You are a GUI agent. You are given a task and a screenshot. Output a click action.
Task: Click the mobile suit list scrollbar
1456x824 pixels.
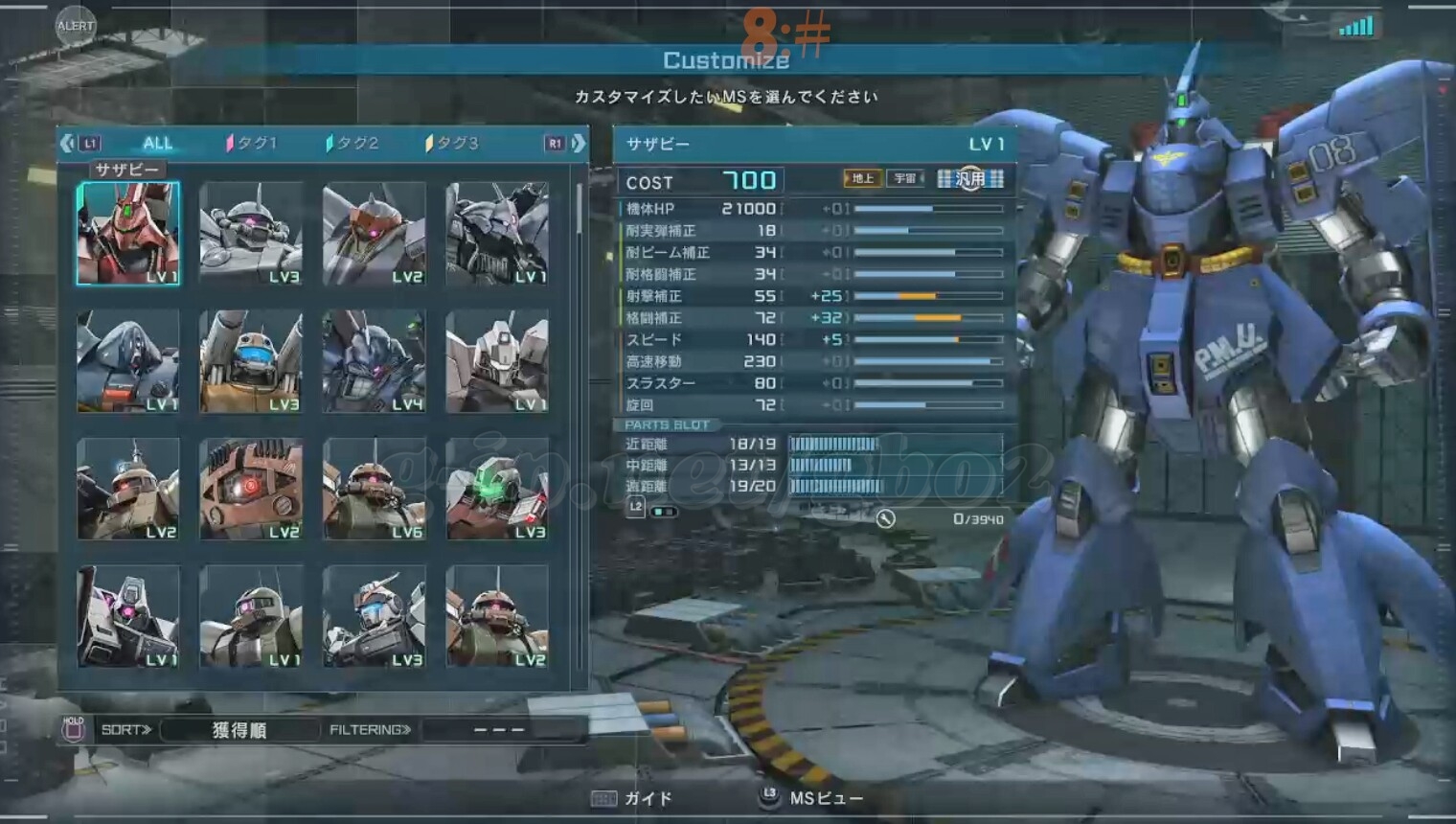coord(580,211)
